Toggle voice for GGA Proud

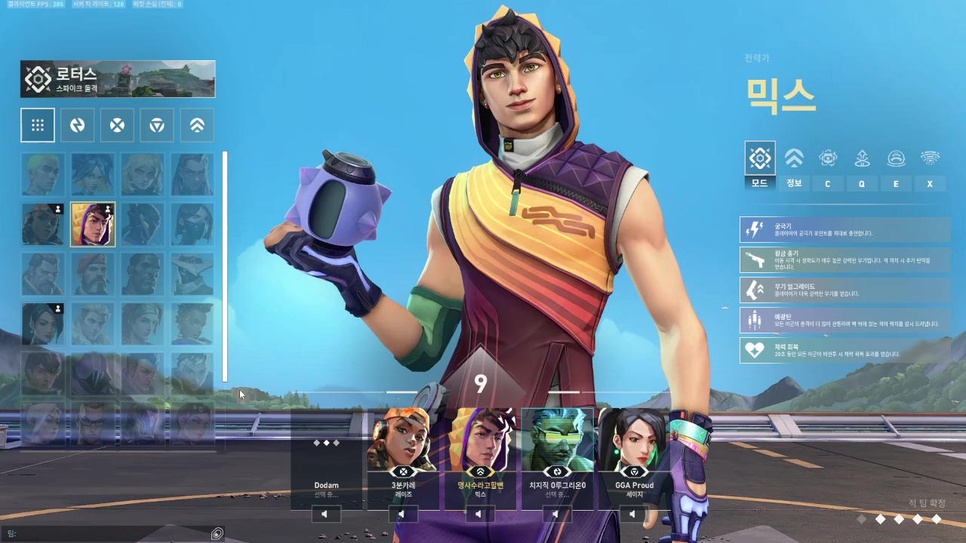click(x=632, y=514)
